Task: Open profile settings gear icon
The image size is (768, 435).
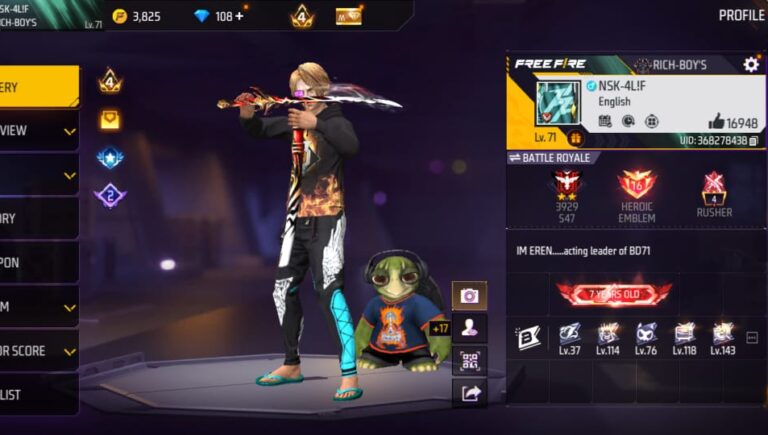Action: click(x=751, y=64)
